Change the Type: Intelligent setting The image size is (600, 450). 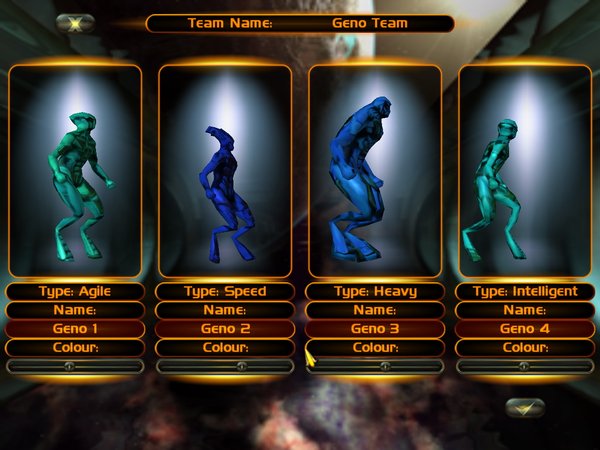(525, 291)
